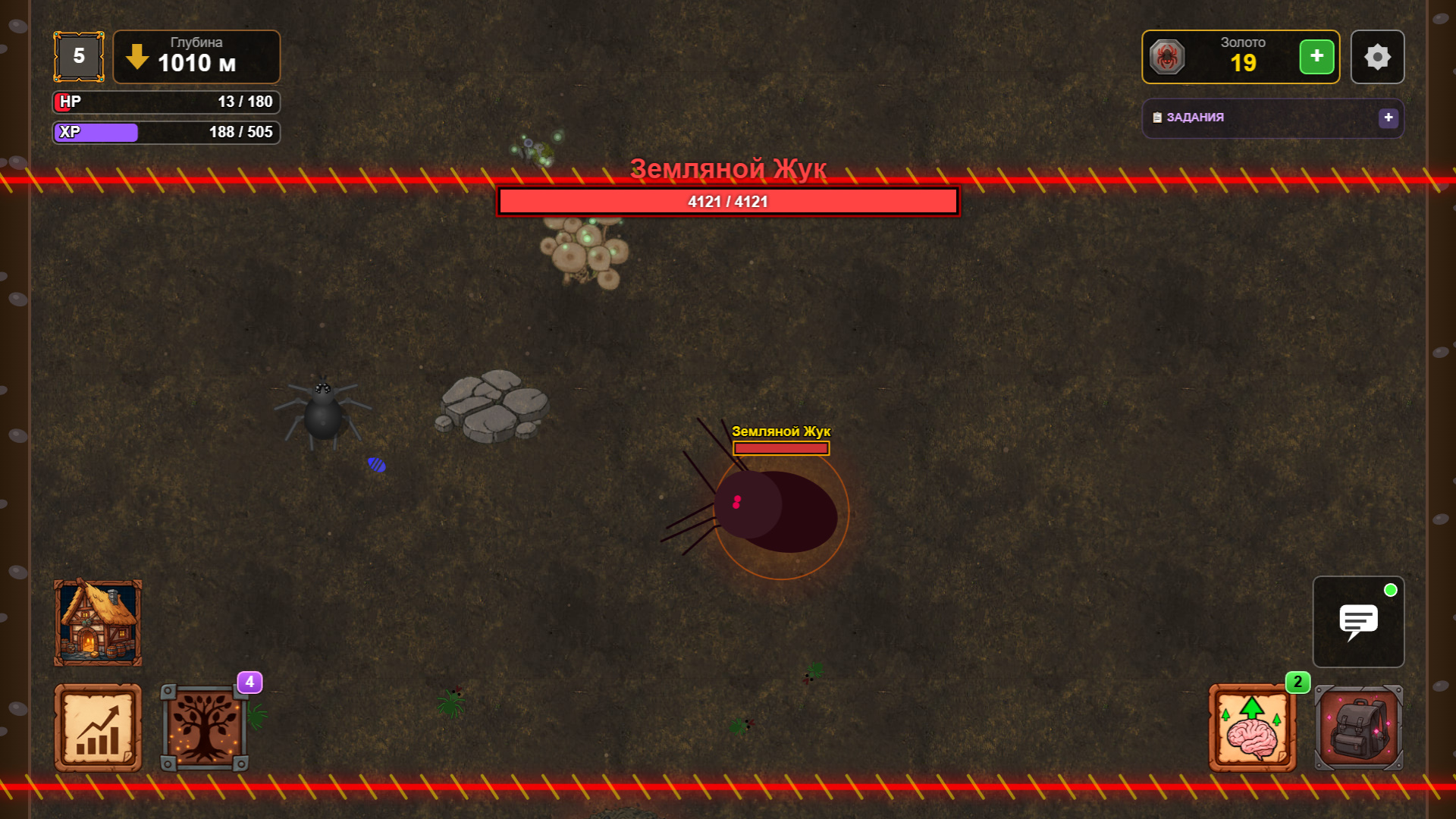The width and height of the screenshot is (1456, 819).
Task: Select the Золото currency panel
Action: (1240, 56)
